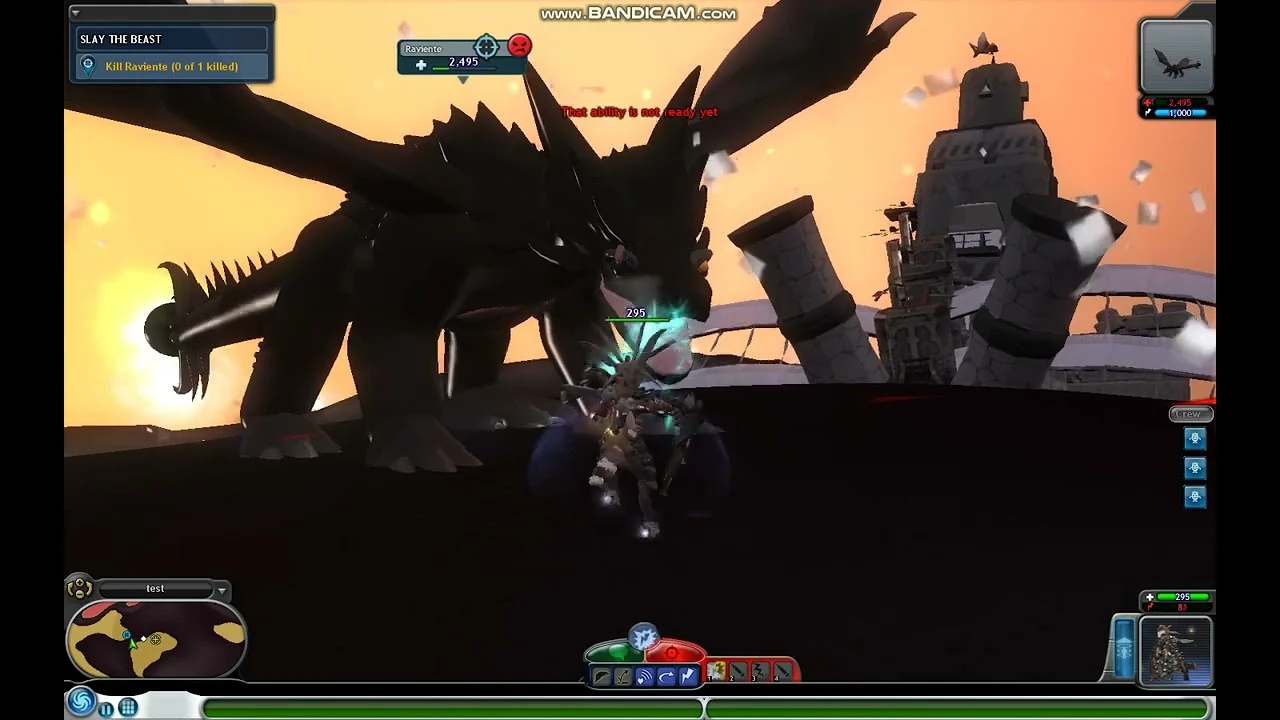The image size is (1280, 720).
Task: Switch to the red attack stance
Action: [671, 652]
